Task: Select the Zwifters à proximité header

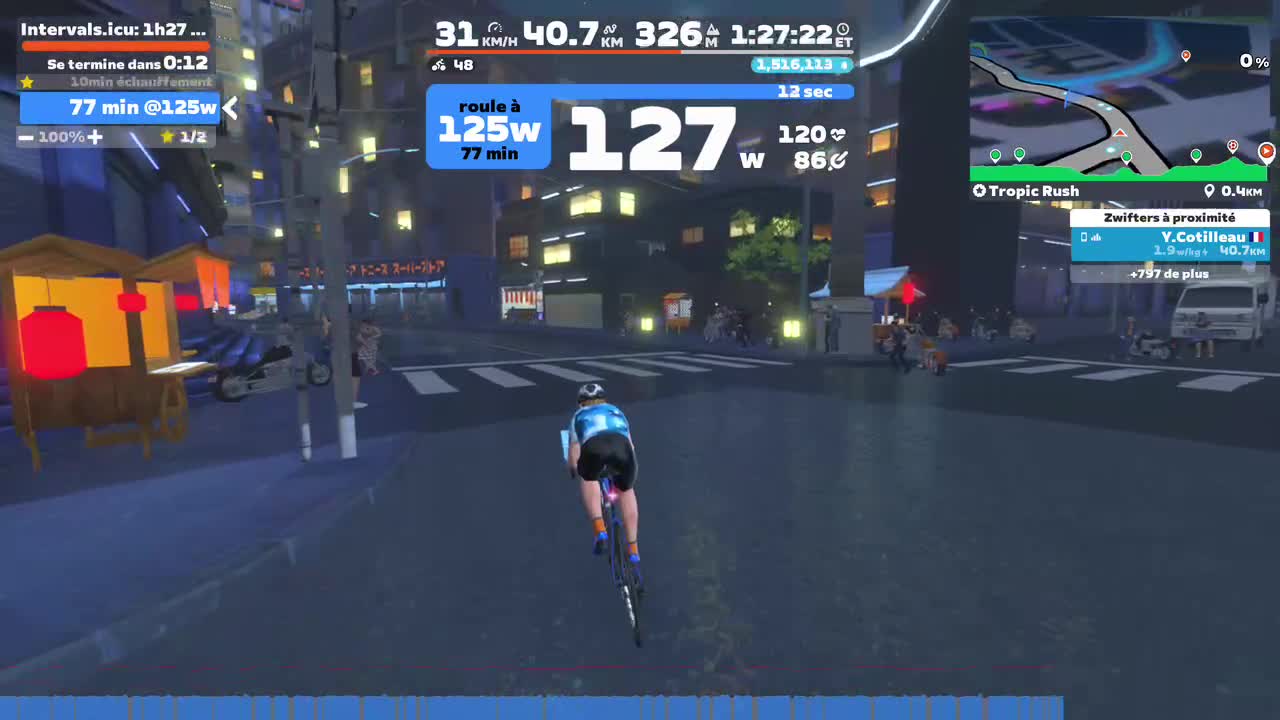Action: point(1170,217)
